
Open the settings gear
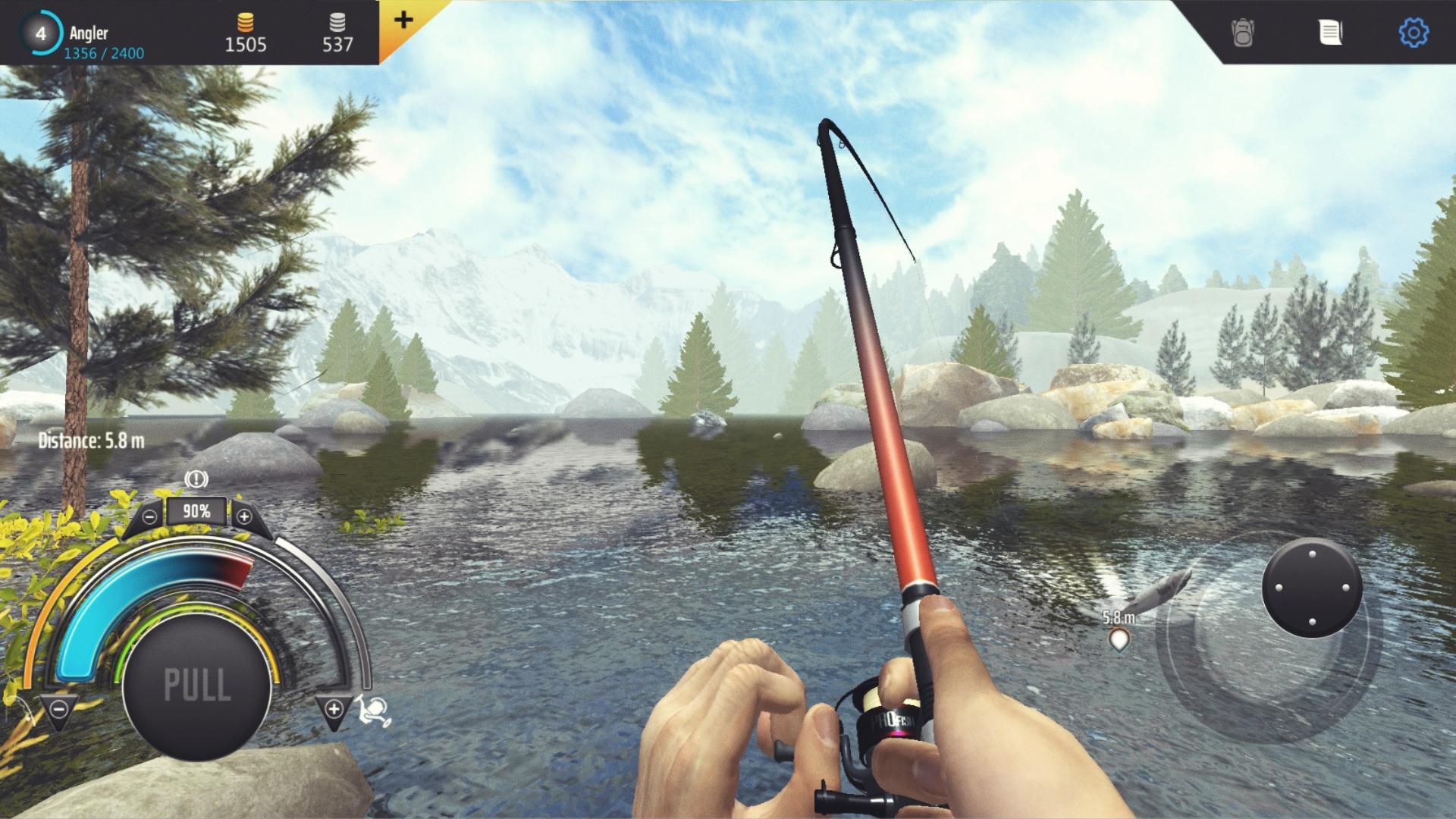[1415, 32]
